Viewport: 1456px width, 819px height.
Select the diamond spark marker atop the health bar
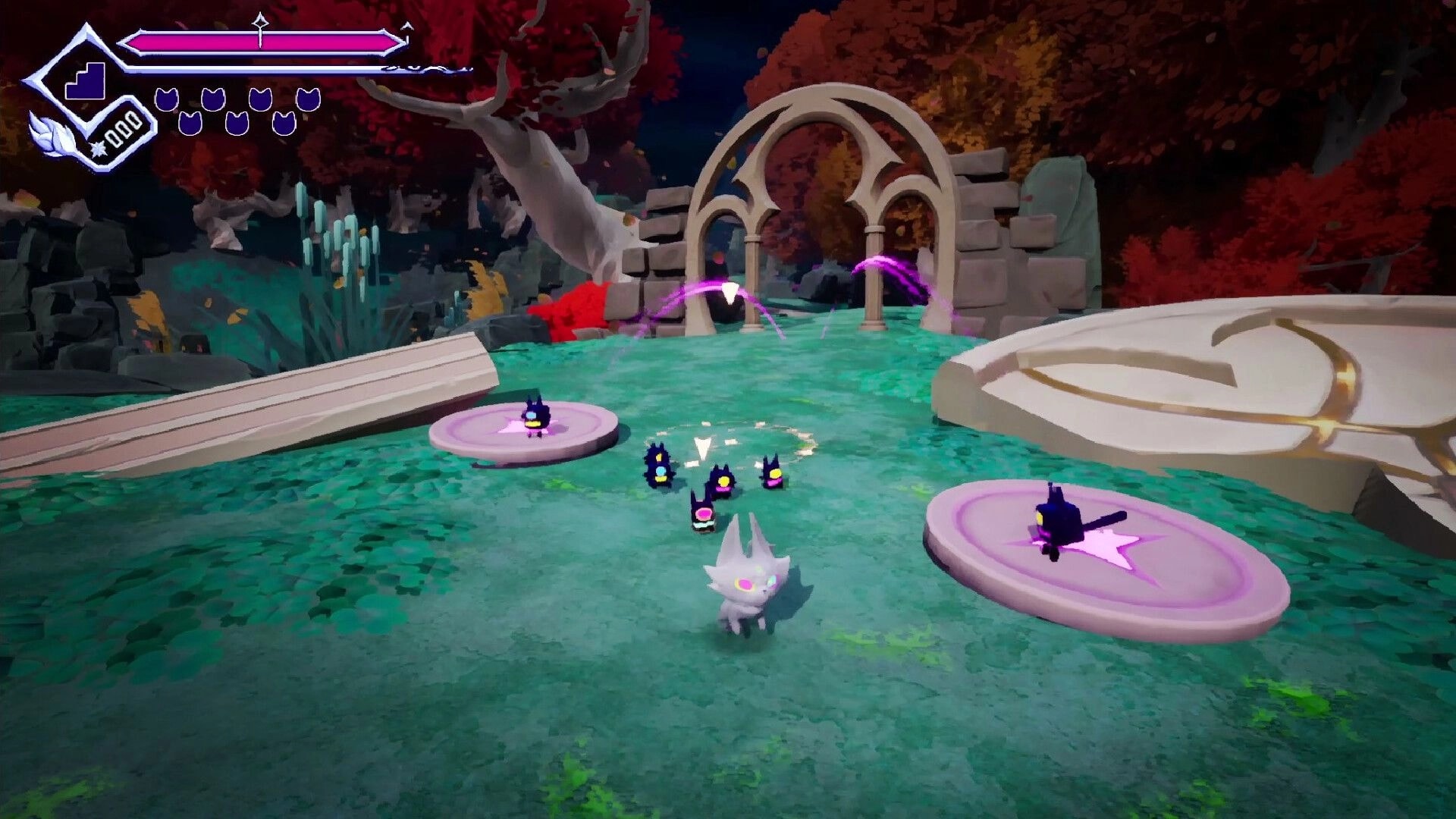click(x=262, y=23)
